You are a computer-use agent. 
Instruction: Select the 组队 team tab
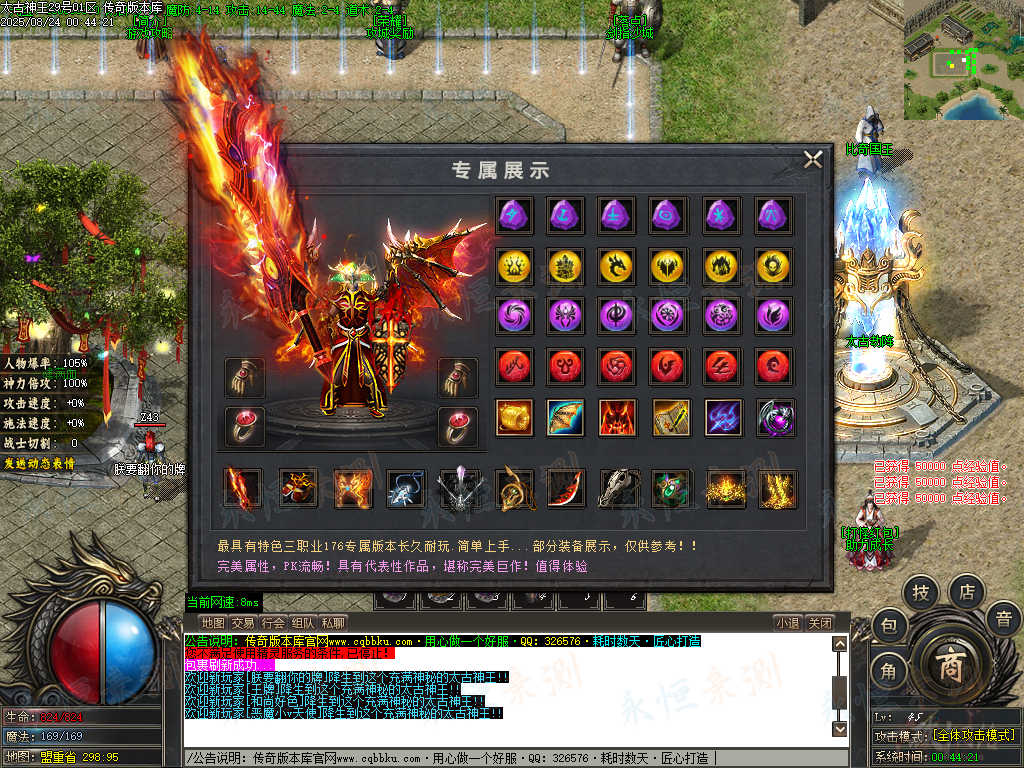(x=303, y=622)
